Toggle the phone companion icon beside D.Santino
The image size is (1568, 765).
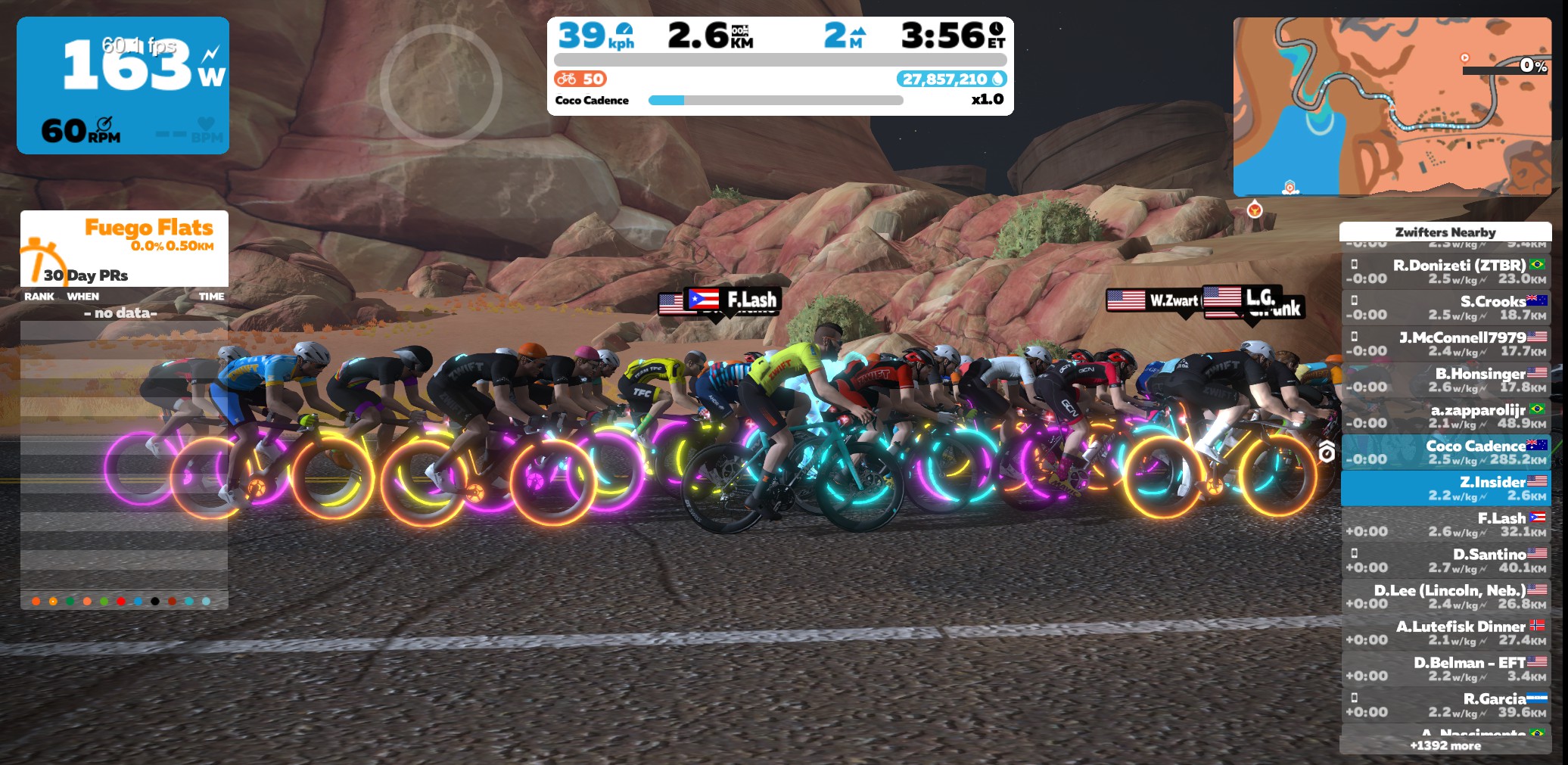pos(1355,553)
